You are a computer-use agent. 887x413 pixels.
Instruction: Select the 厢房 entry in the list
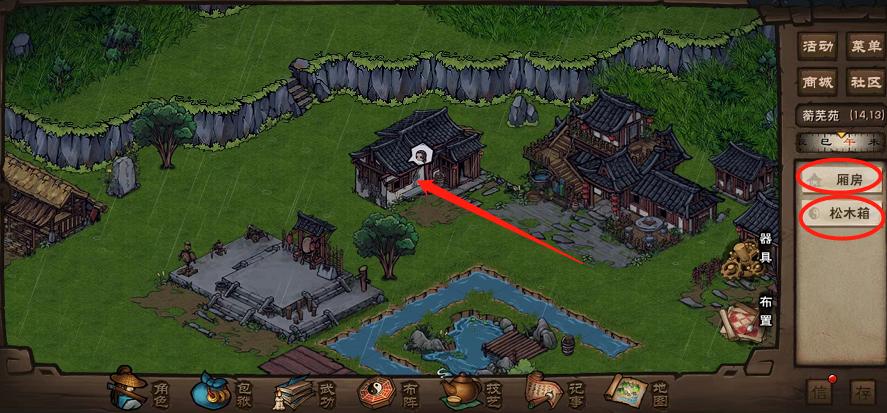(x=840, y=178)
